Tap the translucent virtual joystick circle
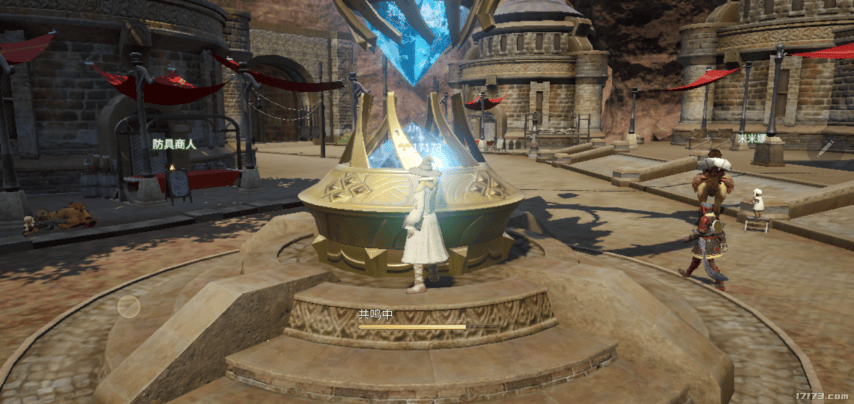854x404 pixels. [129, 307]
